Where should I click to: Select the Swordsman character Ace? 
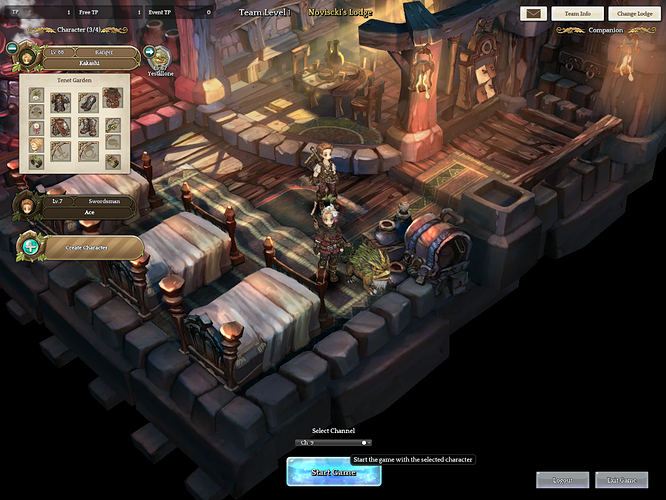[88, 205]
